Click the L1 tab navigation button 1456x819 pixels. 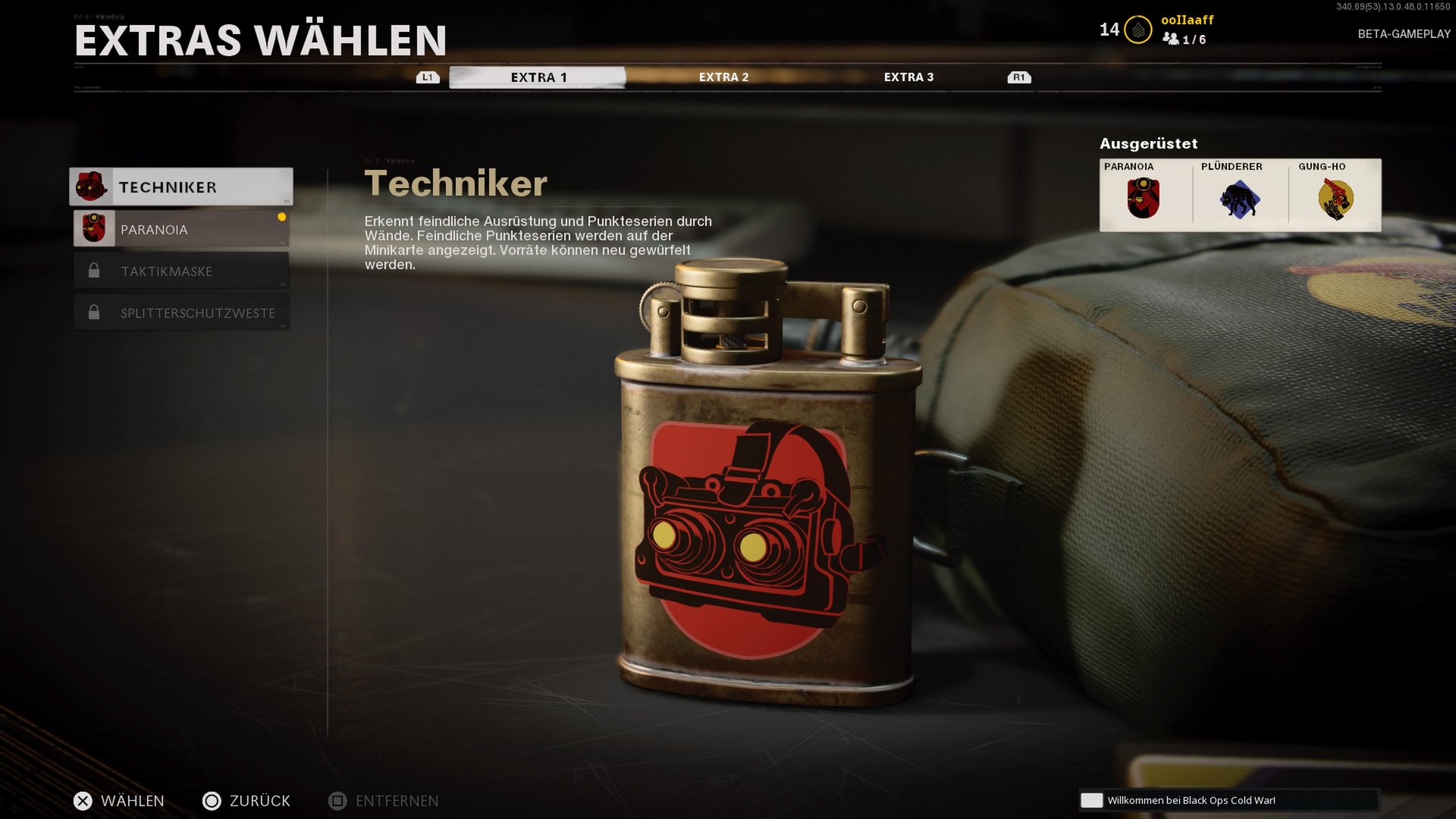point(428,76)
